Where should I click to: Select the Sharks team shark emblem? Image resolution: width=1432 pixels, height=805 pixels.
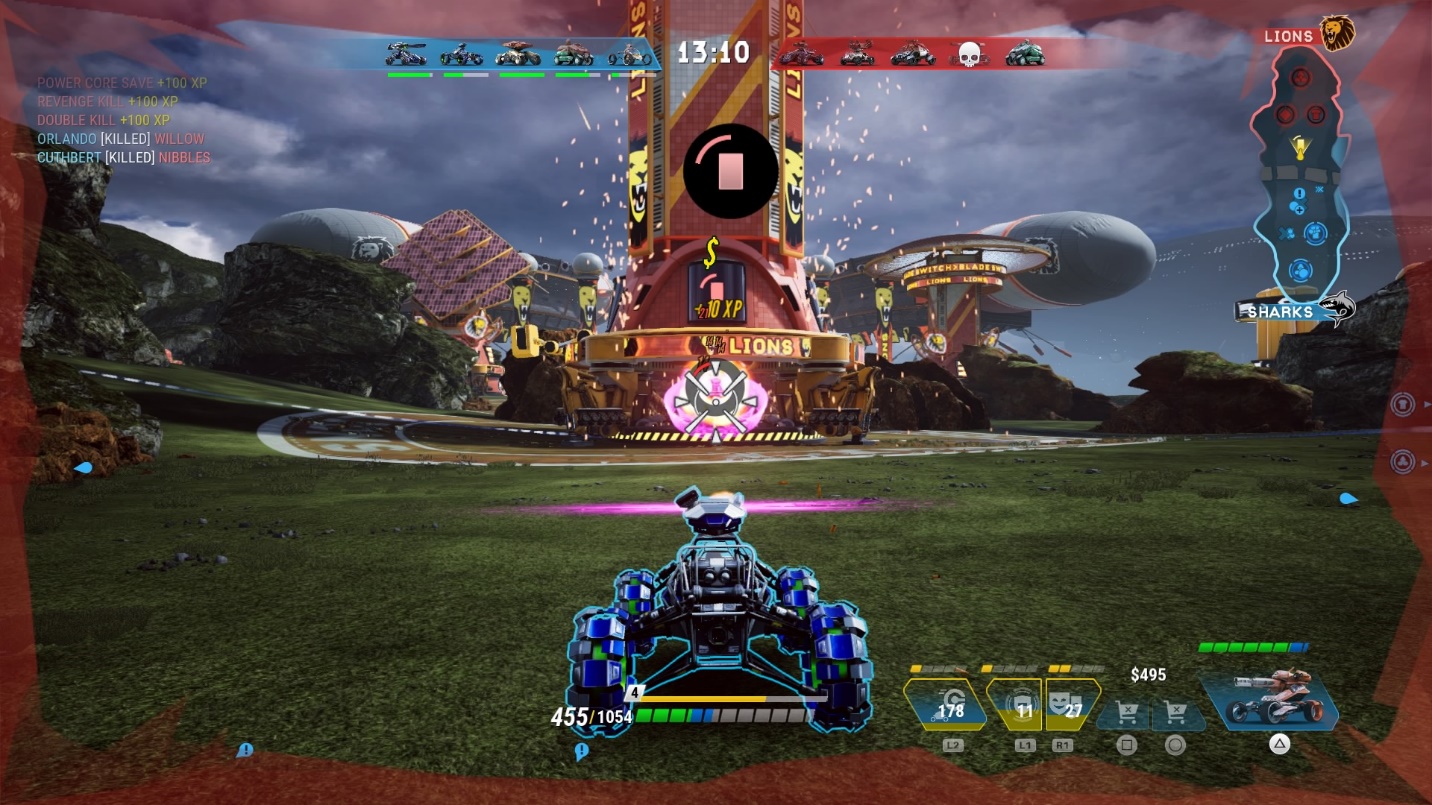(x=1336, y=309)
